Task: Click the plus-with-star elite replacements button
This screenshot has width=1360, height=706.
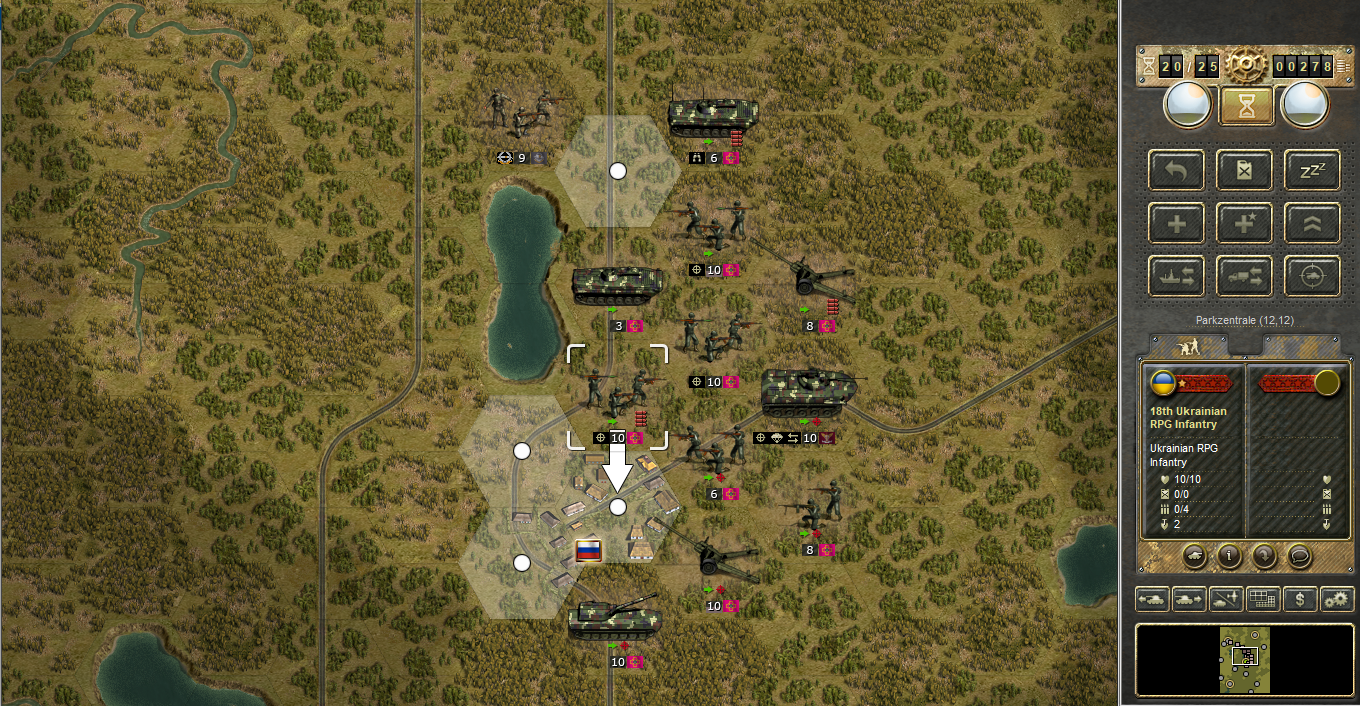Action: [x=1244, y=223]
